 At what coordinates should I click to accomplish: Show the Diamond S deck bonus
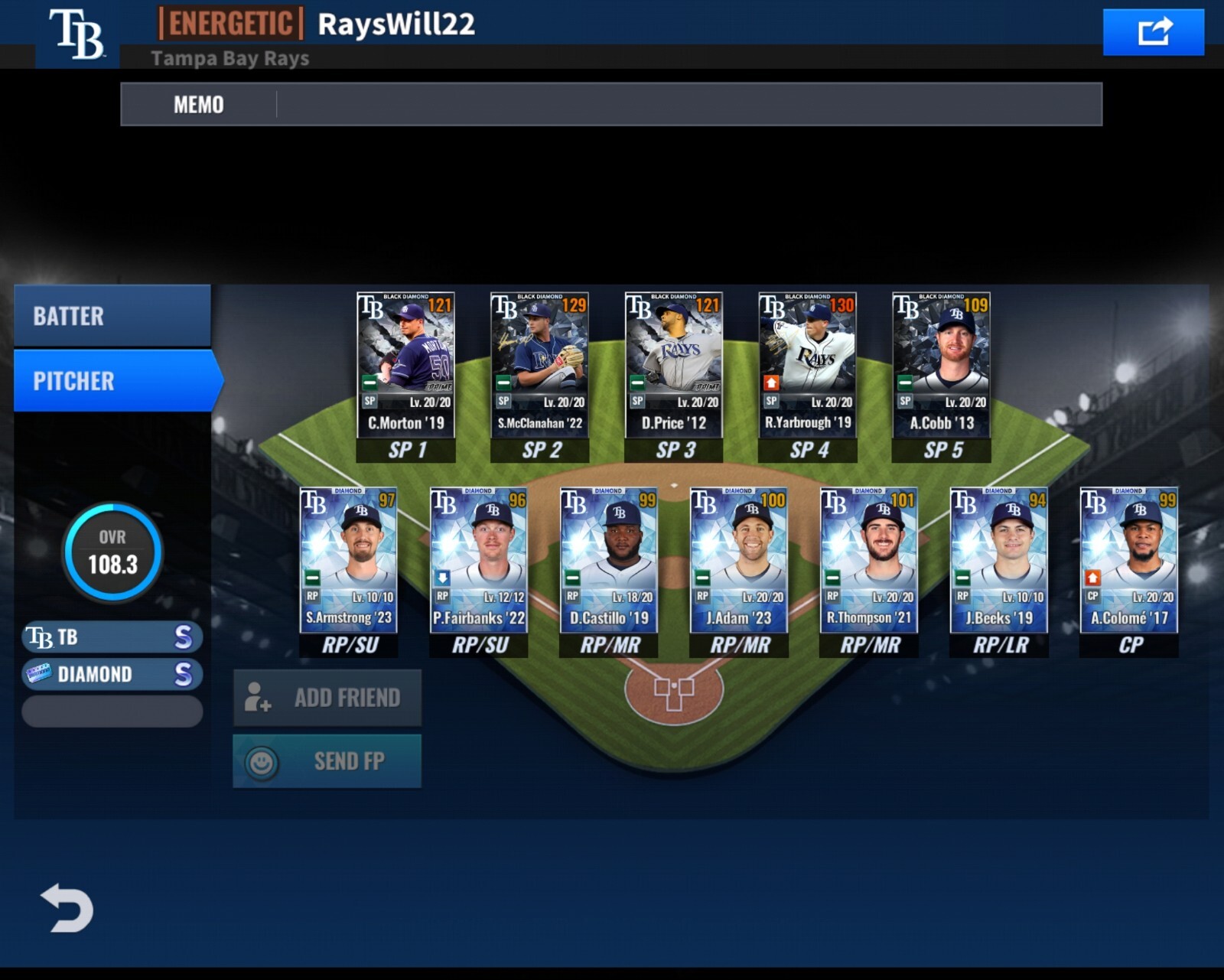click(x=112, y=675)
